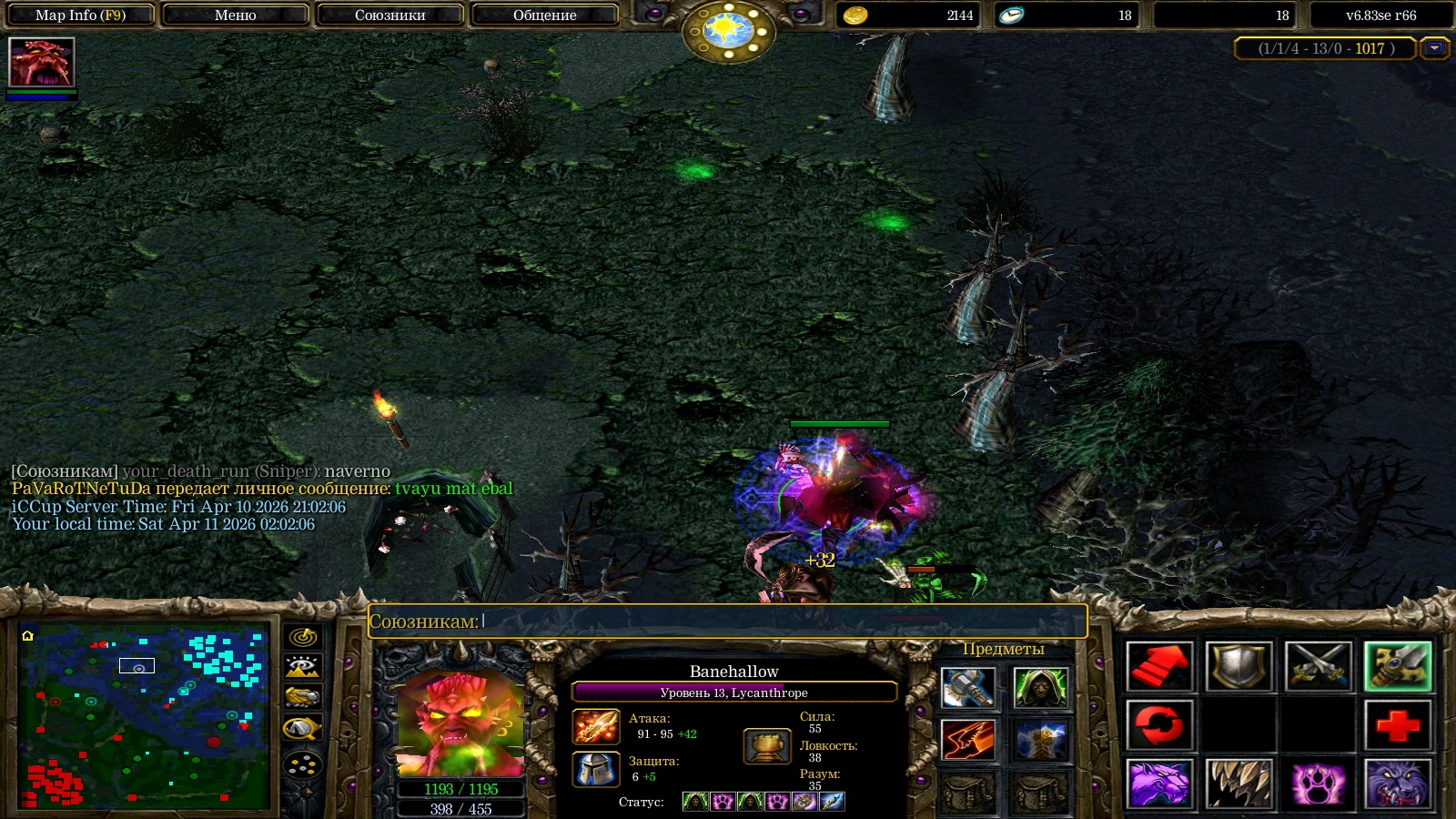Open the formation toggle button below minimap

(x=303, y=765)
